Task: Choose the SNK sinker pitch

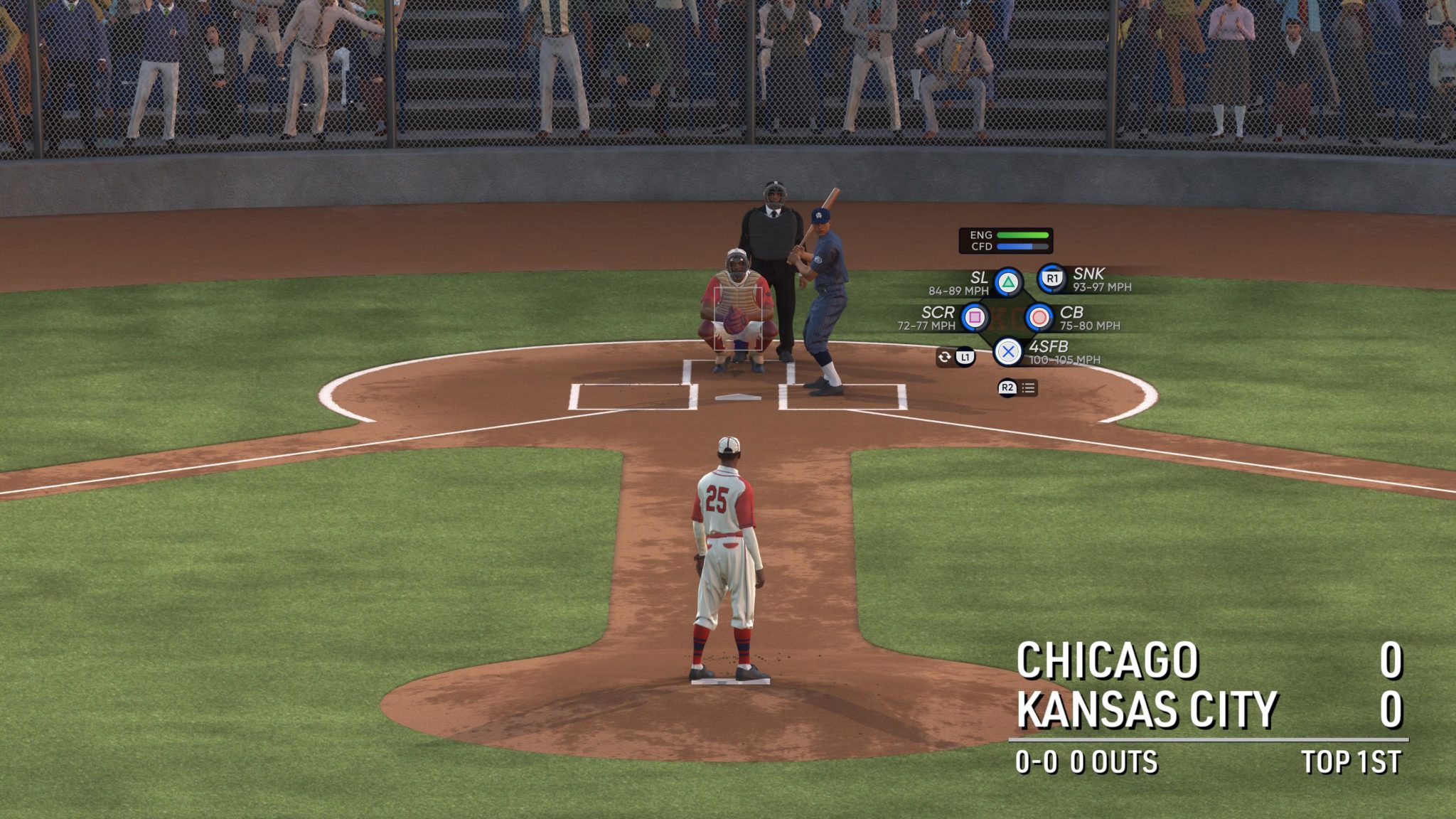Action: tap(1051, 279)
